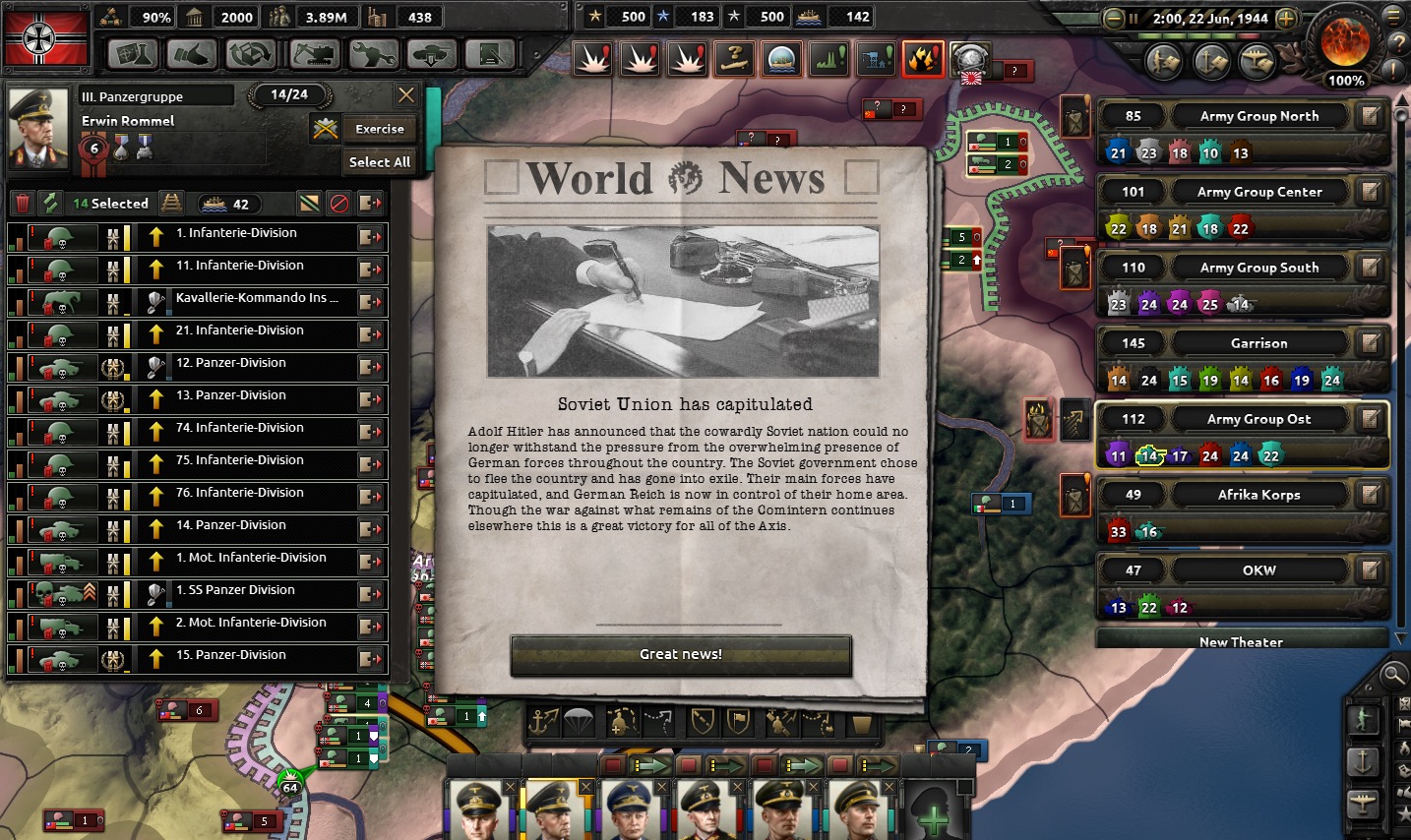Open the Army Group North theater
The image size is (1411, 840).
[x=1258, y=116]
